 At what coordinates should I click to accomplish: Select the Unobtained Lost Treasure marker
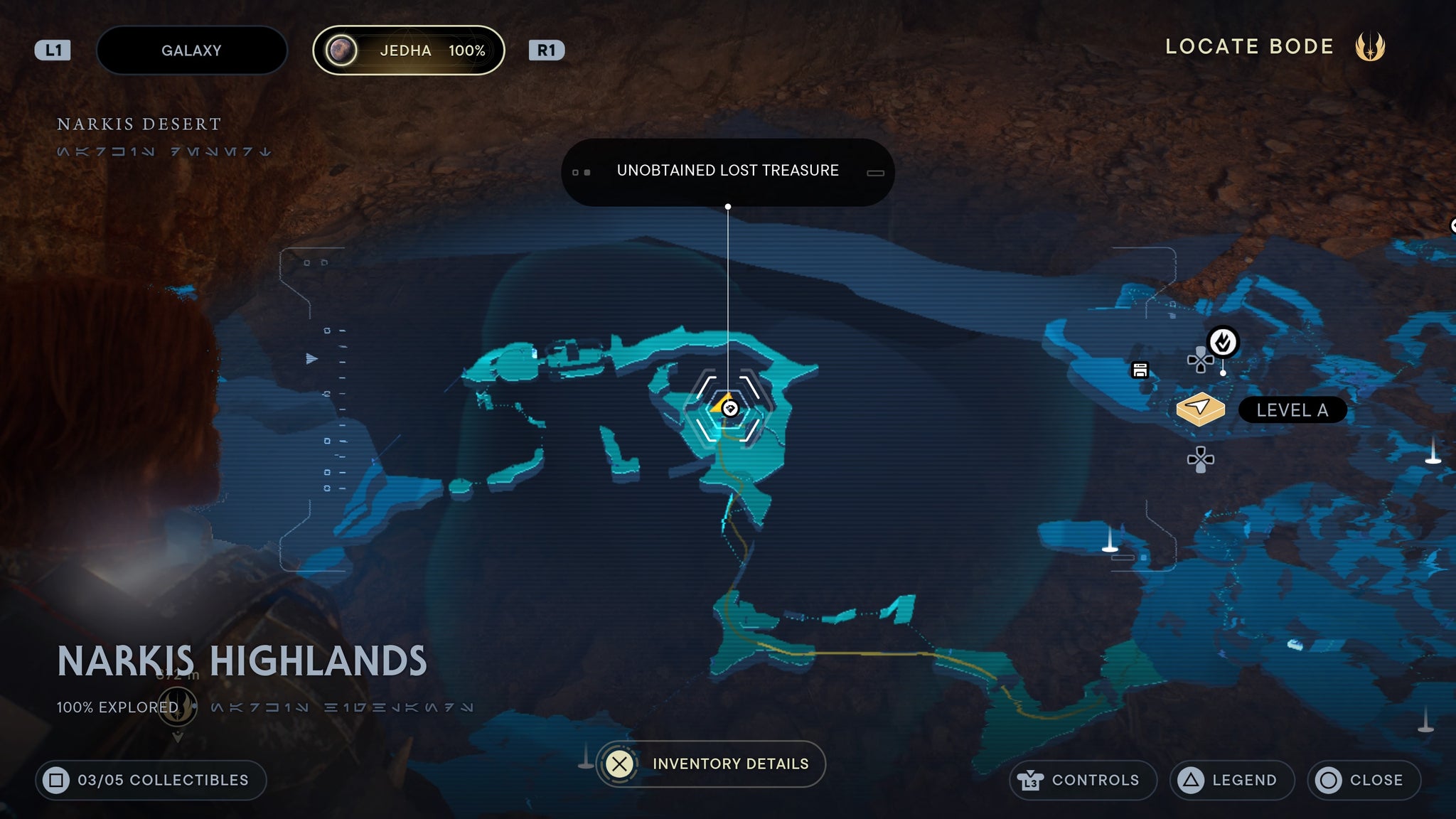[x=729, y=409]
